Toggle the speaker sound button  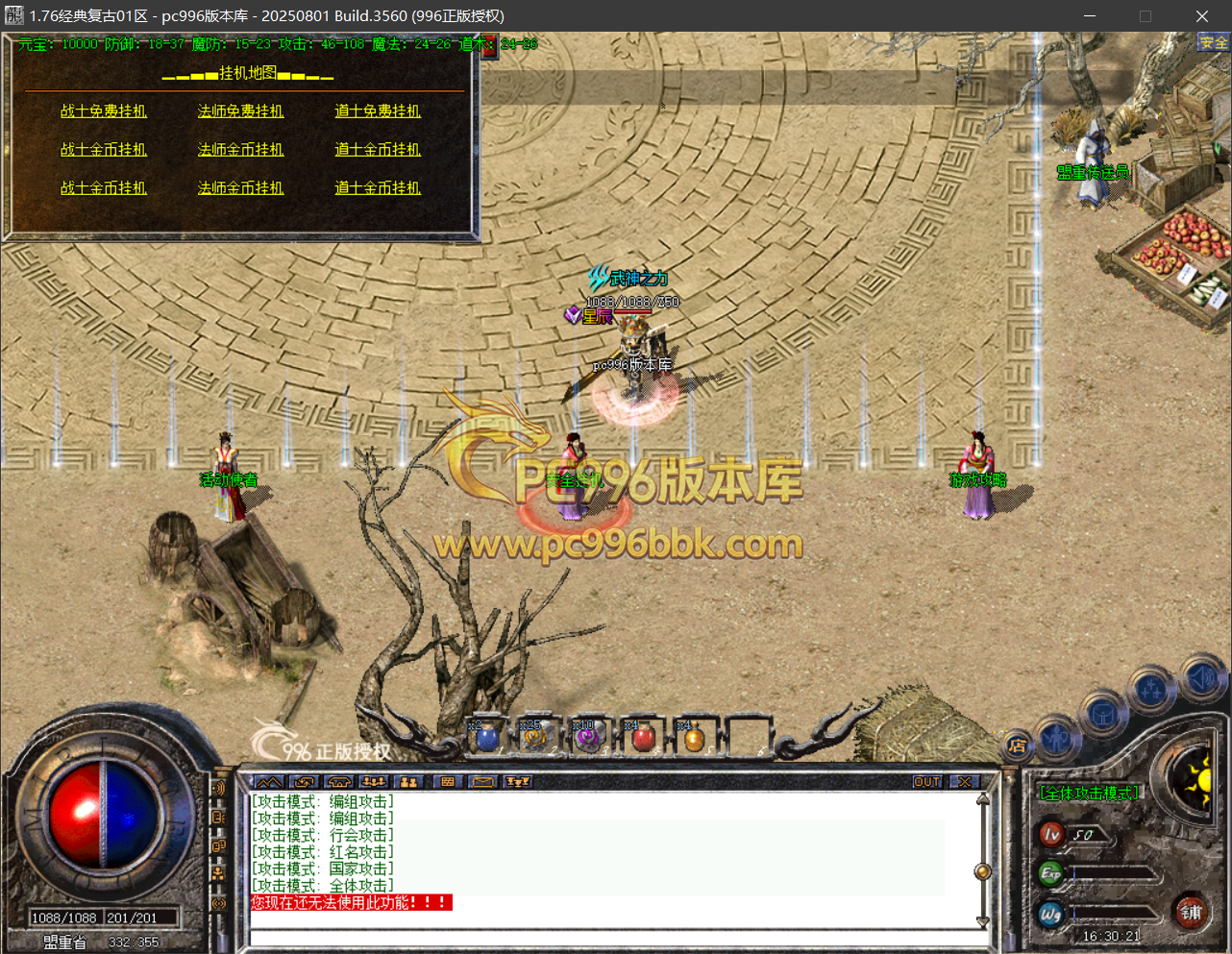(x=1201, y=678)
